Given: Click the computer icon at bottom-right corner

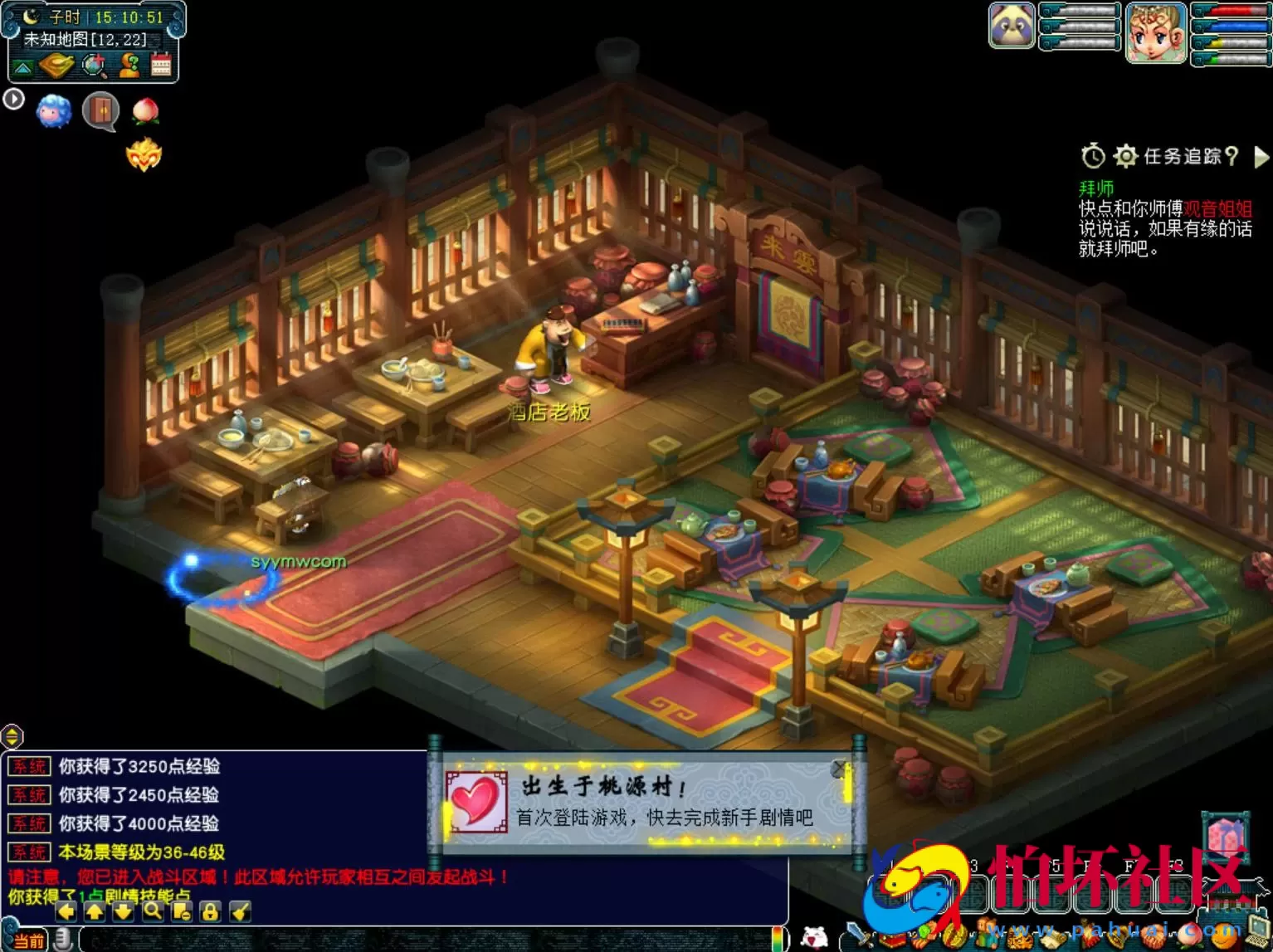Looking at the screenshot, I should pyautogui.click(x=1259, y=930).
